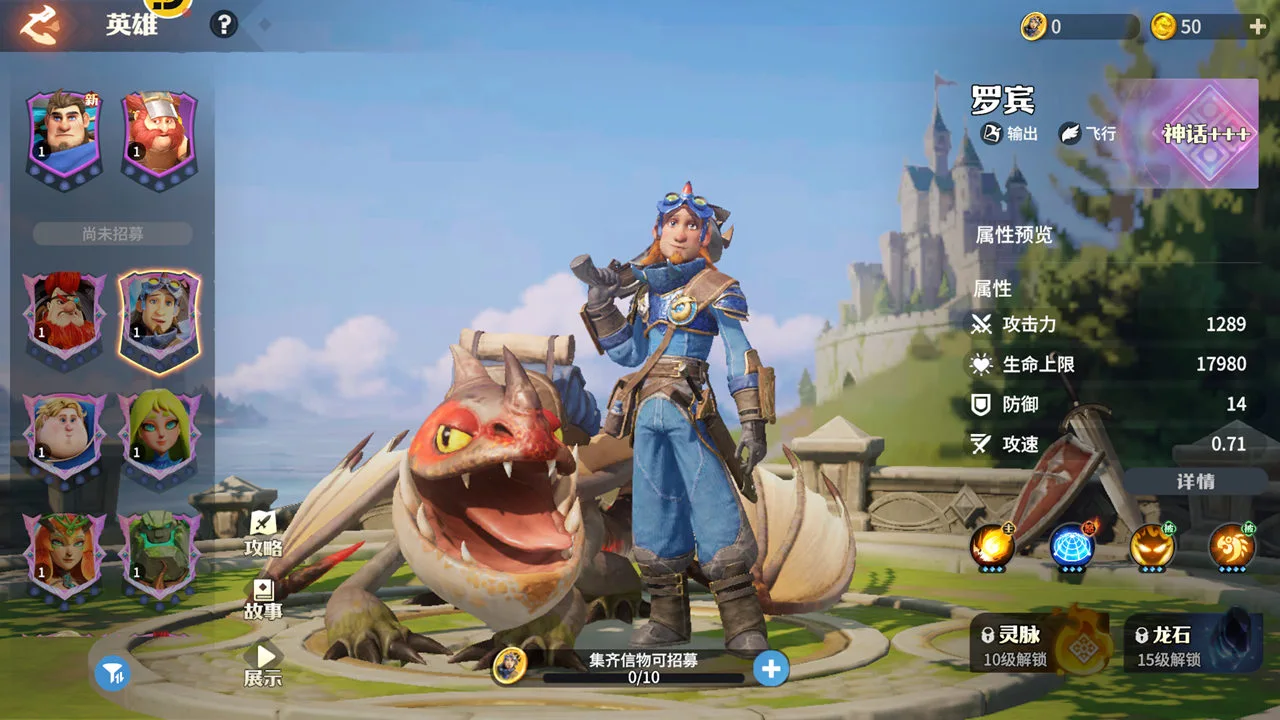
Task: View the blue net globe skill
Action: (1072, 546)
